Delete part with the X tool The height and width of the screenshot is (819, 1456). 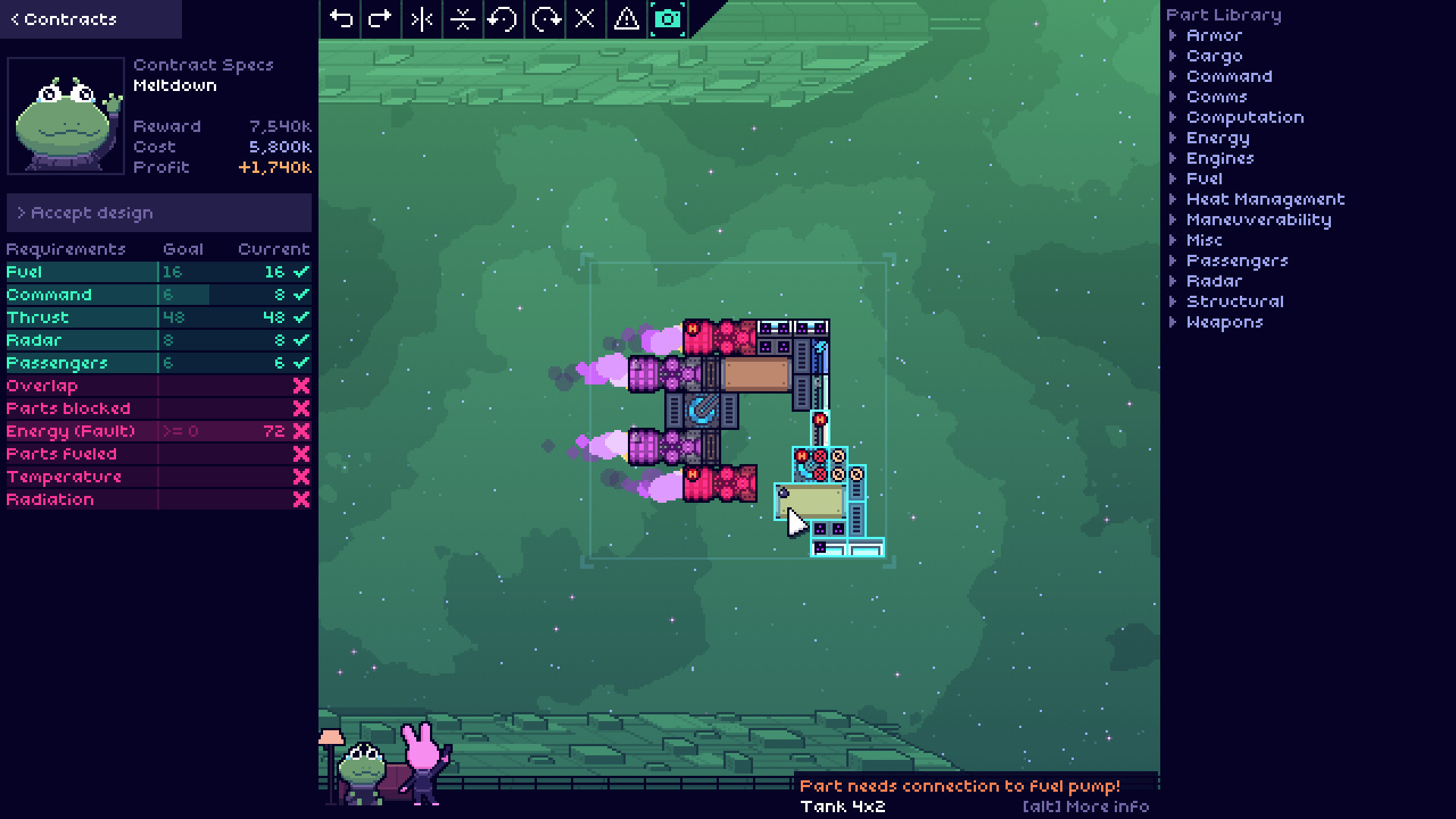coord(585,19)
